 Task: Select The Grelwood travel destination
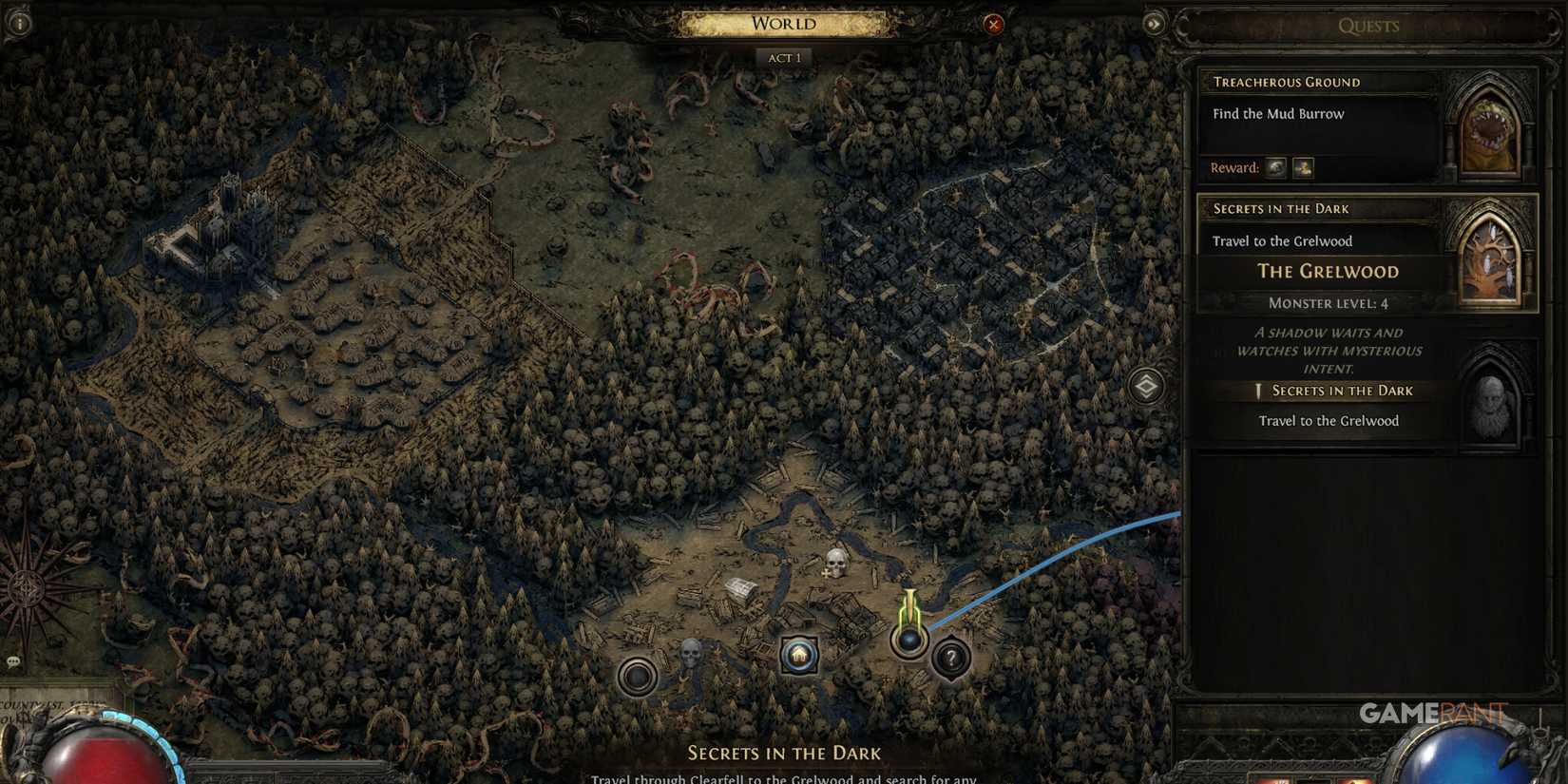coord(1328,272)
